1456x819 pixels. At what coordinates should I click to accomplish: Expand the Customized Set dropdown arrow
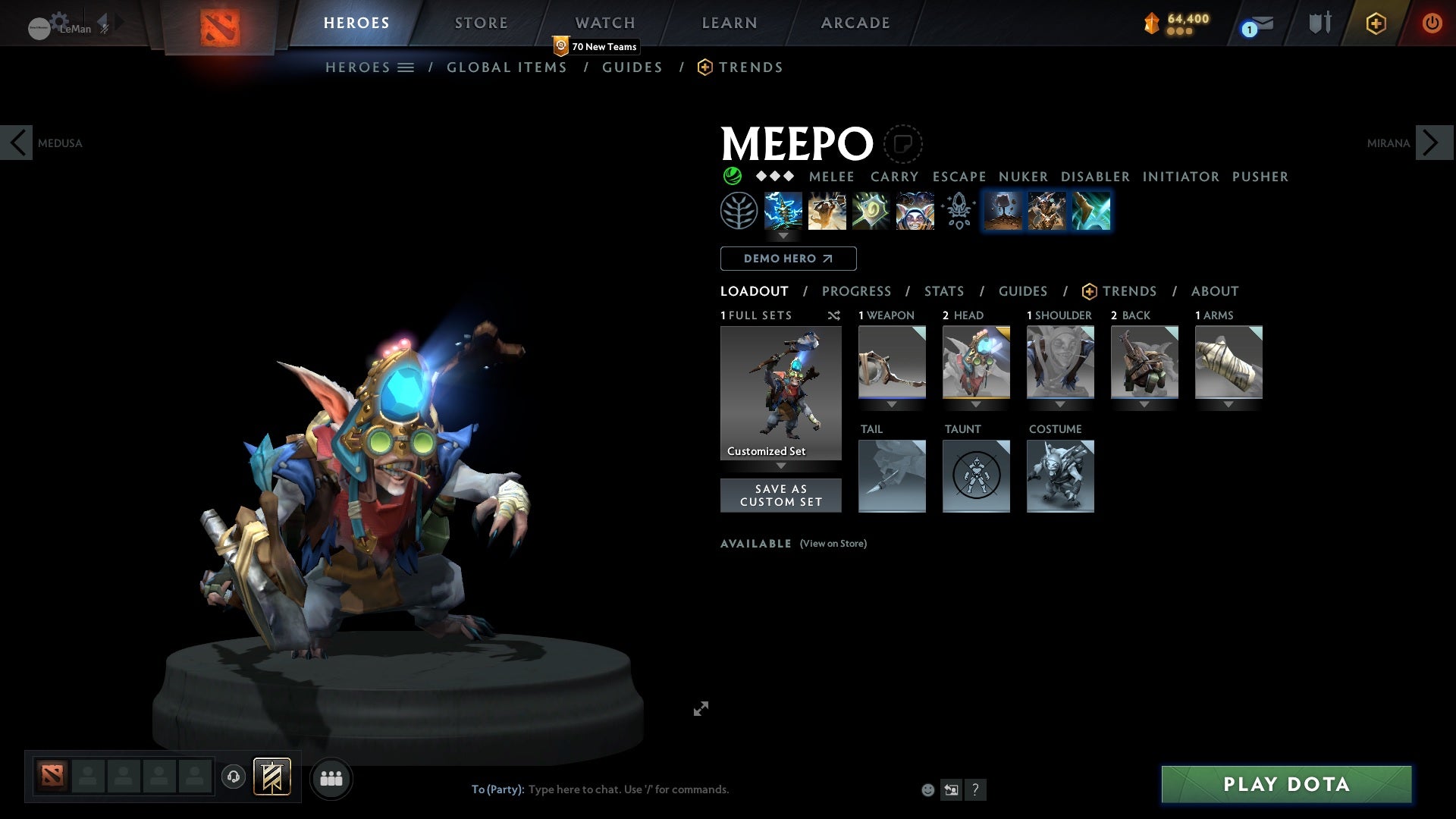pyautogui.click(x=780, y=467)
